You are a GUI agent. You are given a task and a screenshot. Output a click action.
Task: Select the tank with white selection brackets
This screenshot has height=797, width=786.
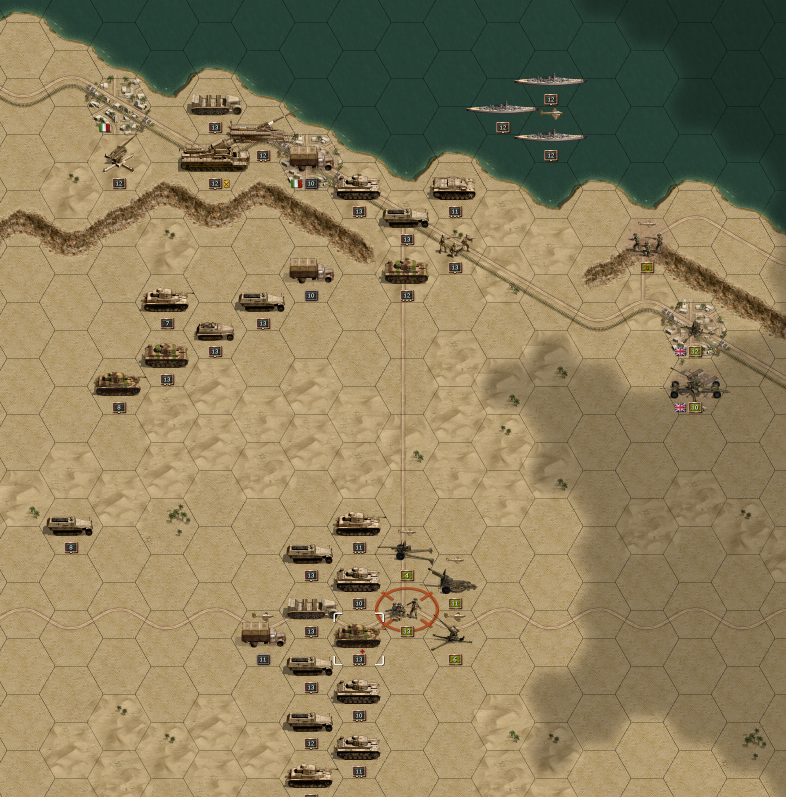[358, 635]
